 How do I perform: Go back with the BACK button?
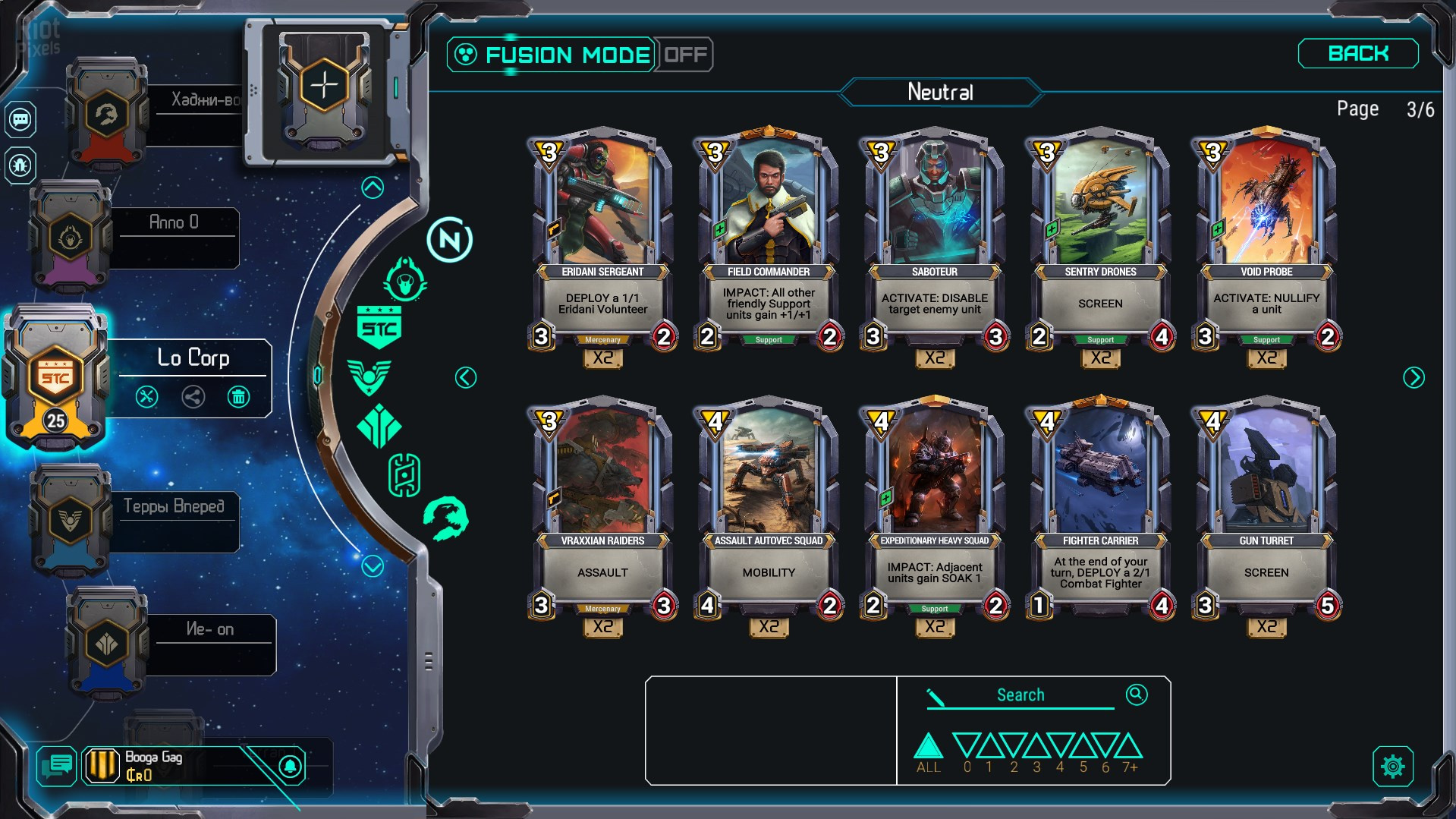tap(1357, 54)
